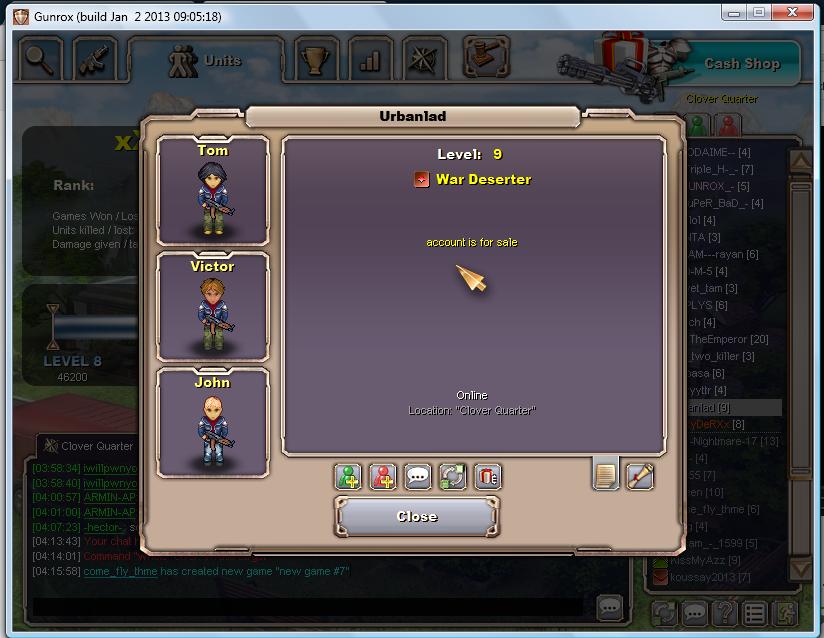Add Urbanlad with the green person icon

(x=348, y=476)
